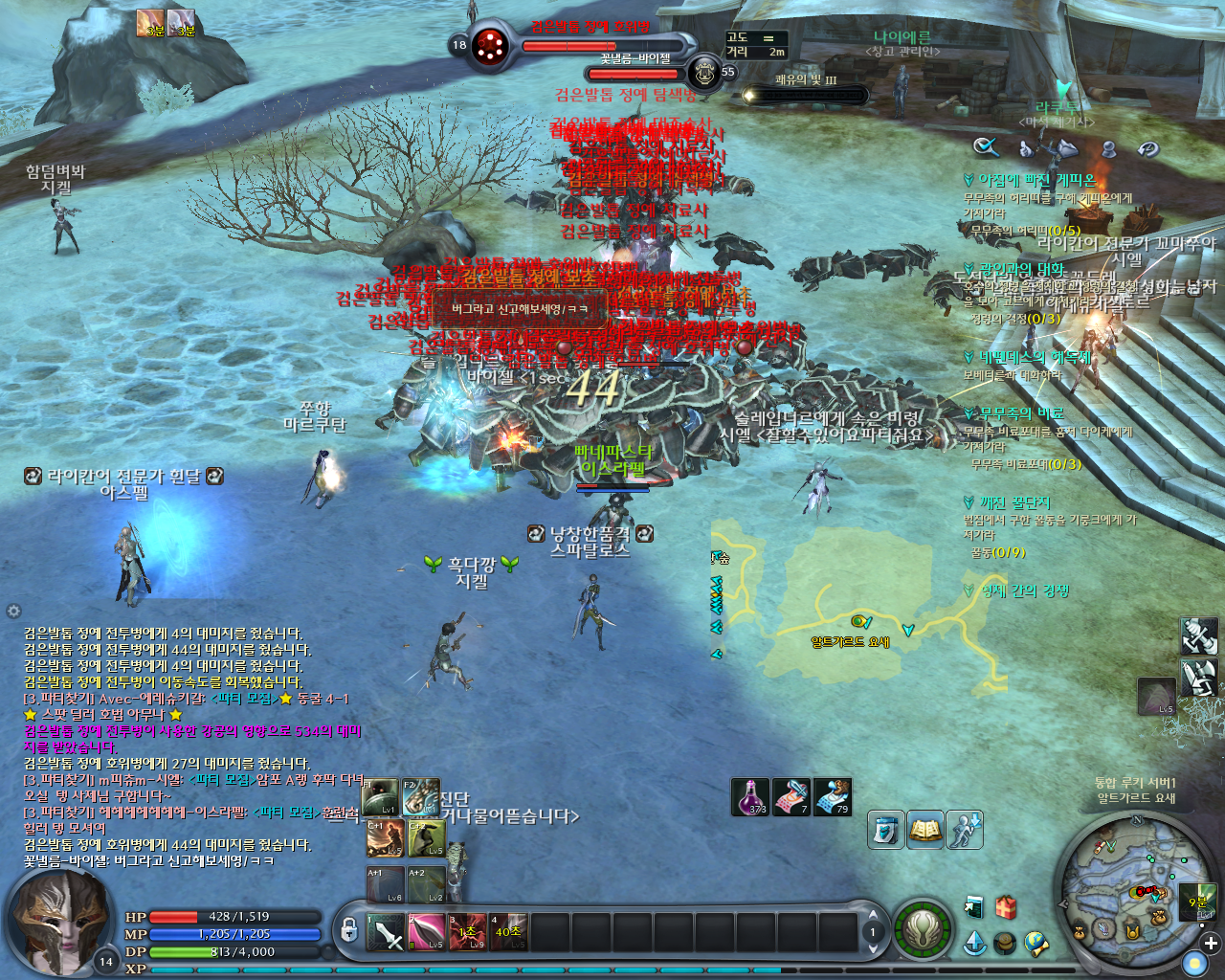Open the open-book icon button
The image size is (1225, 980).
(x=925, y=830)
